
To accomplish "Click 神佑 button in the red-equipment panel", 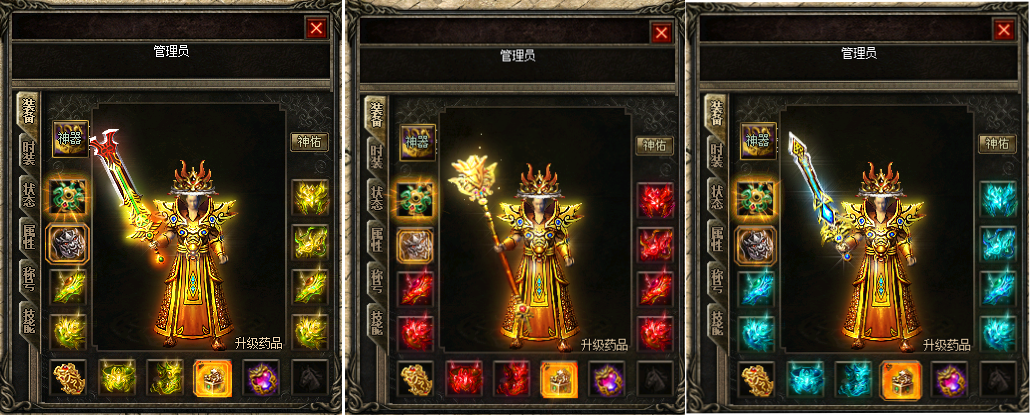I will coord(655,146).
